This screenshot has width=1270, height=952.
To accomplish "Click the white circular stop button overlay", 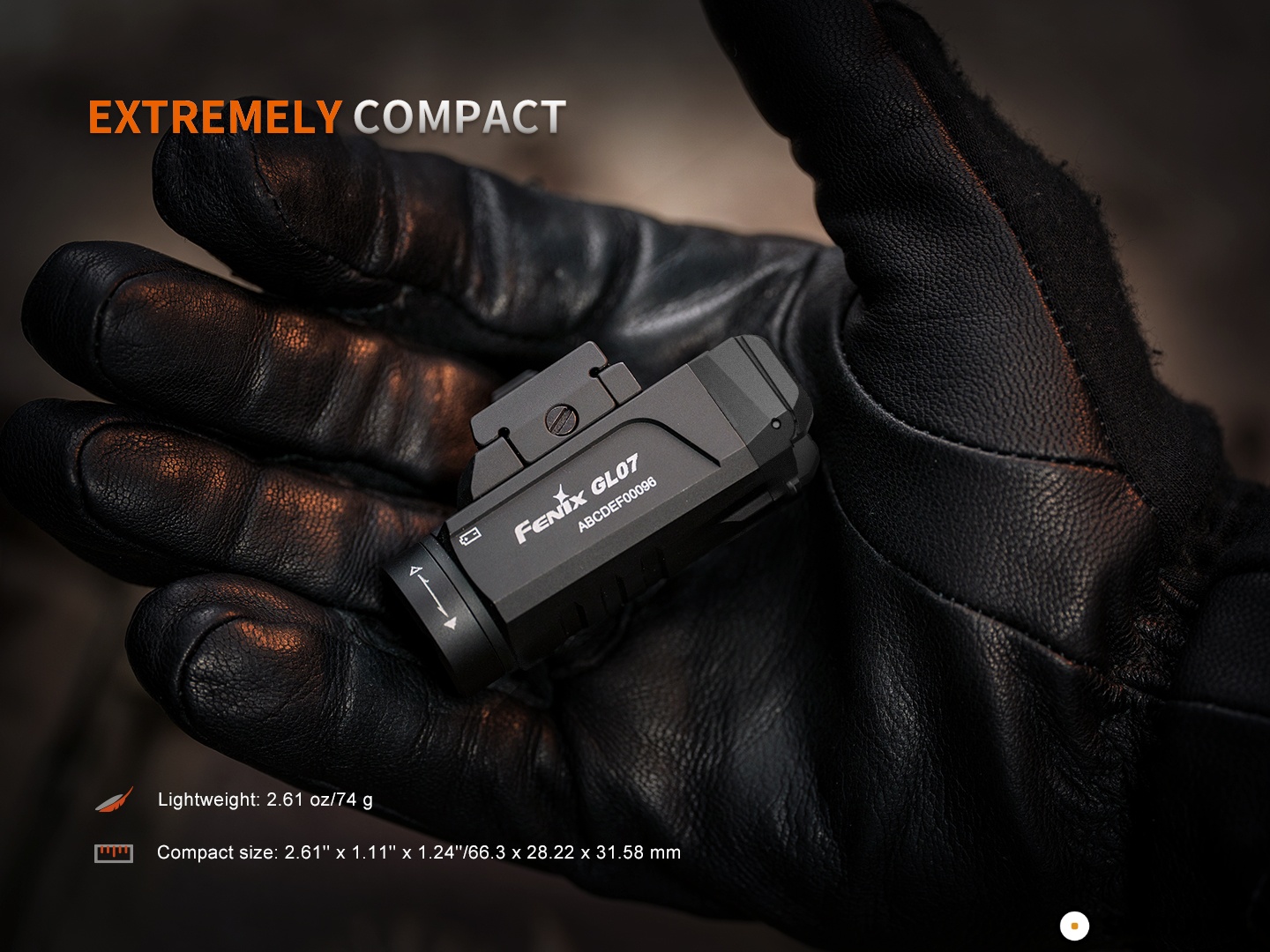I will pyautogui.click(x=1073, y=926).
